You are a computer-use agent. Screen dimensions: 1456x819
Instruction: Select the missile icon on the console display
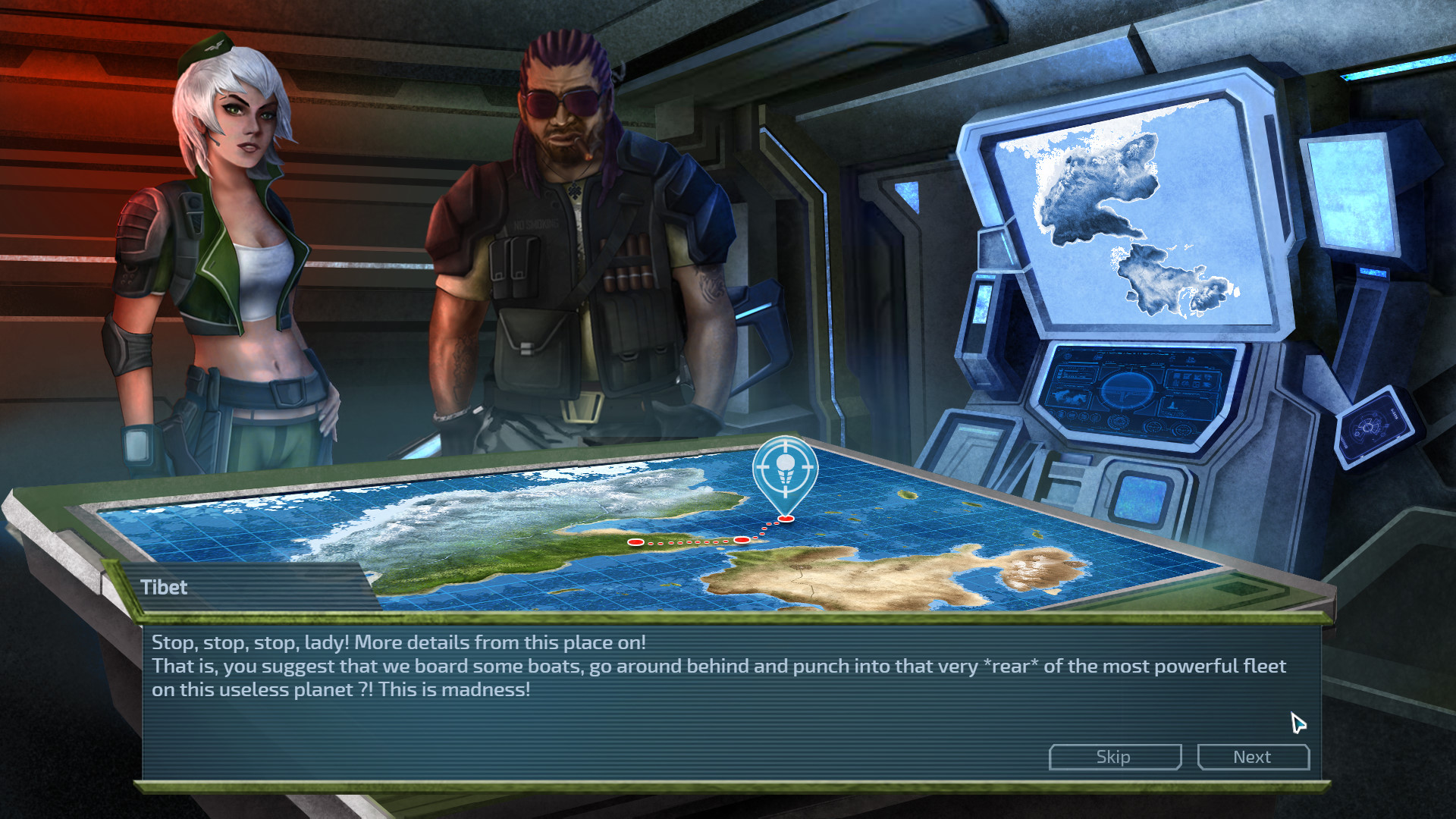click(1172, 405)
